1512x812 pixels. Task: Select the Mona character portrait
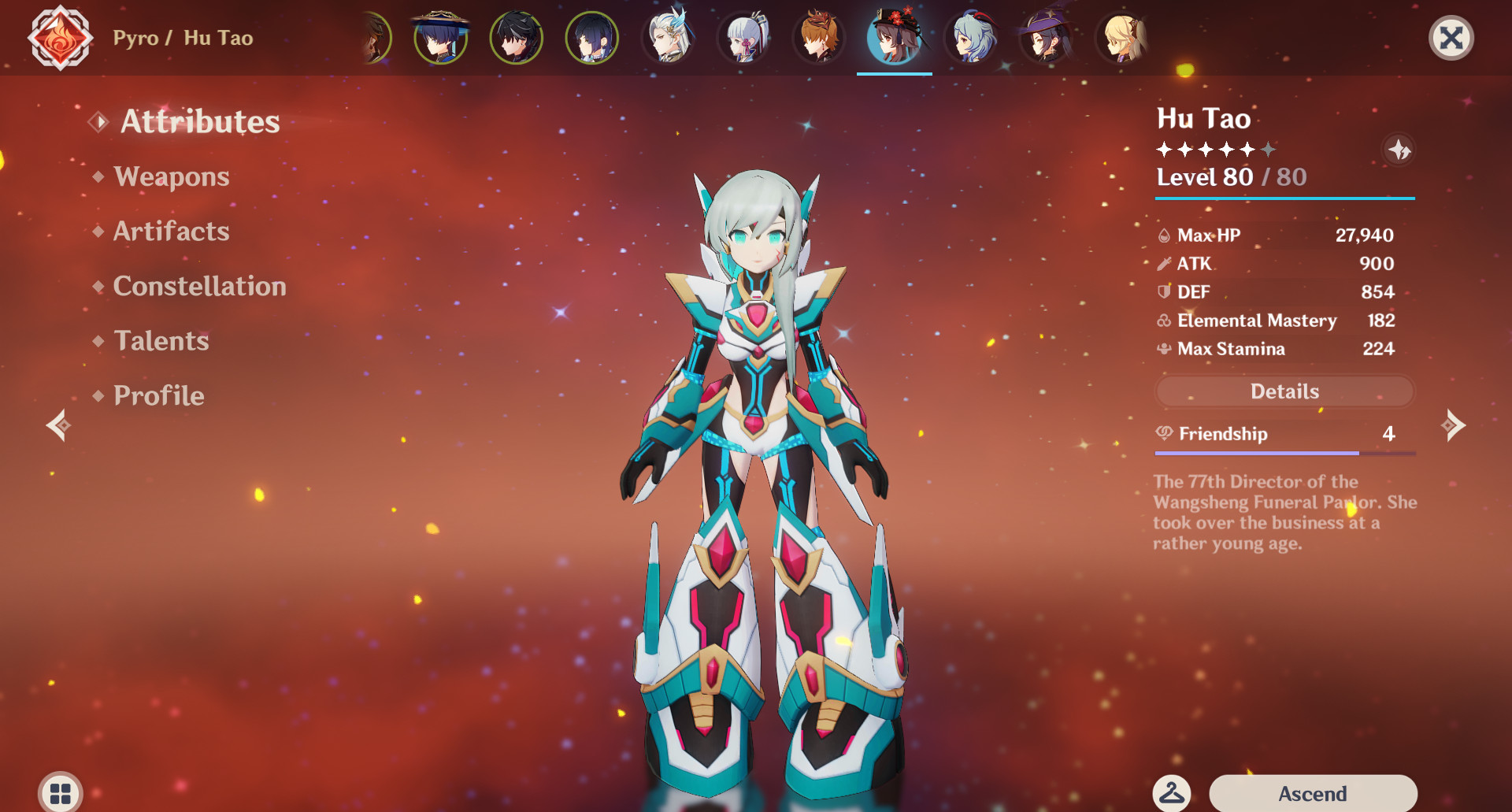point(1046,37)
